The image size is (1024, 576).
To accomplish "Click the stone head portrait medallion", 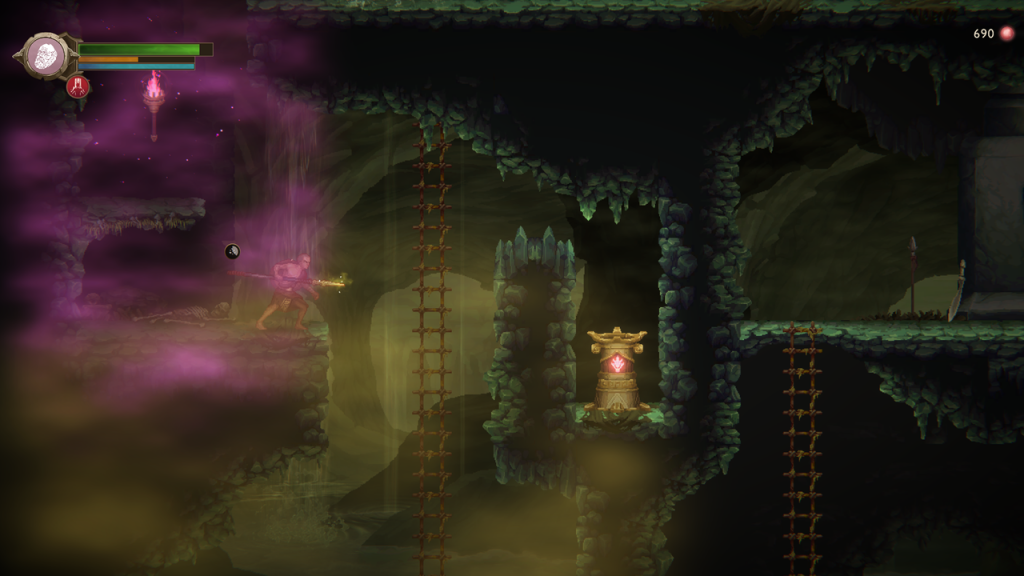I will coord(45,55).
